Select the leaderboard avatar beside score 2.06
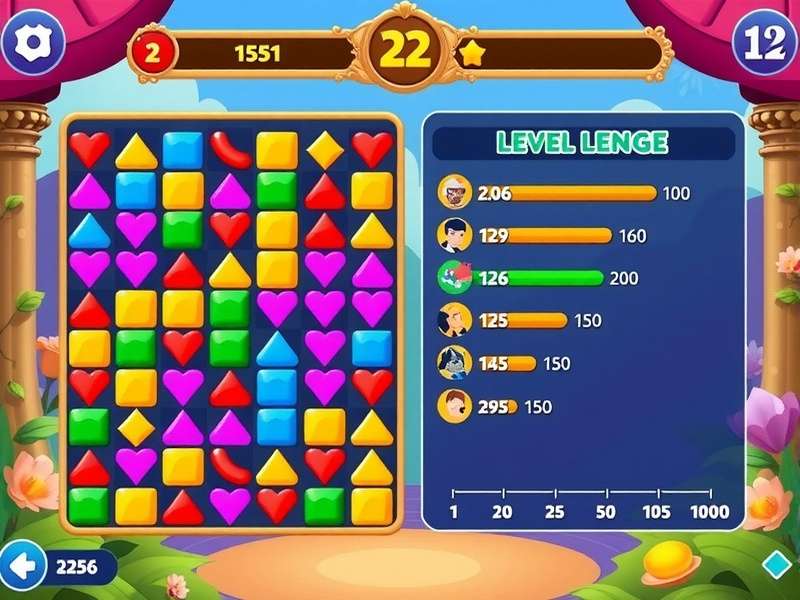This screenshot has width=800, height=600. [x=455, y=192]
